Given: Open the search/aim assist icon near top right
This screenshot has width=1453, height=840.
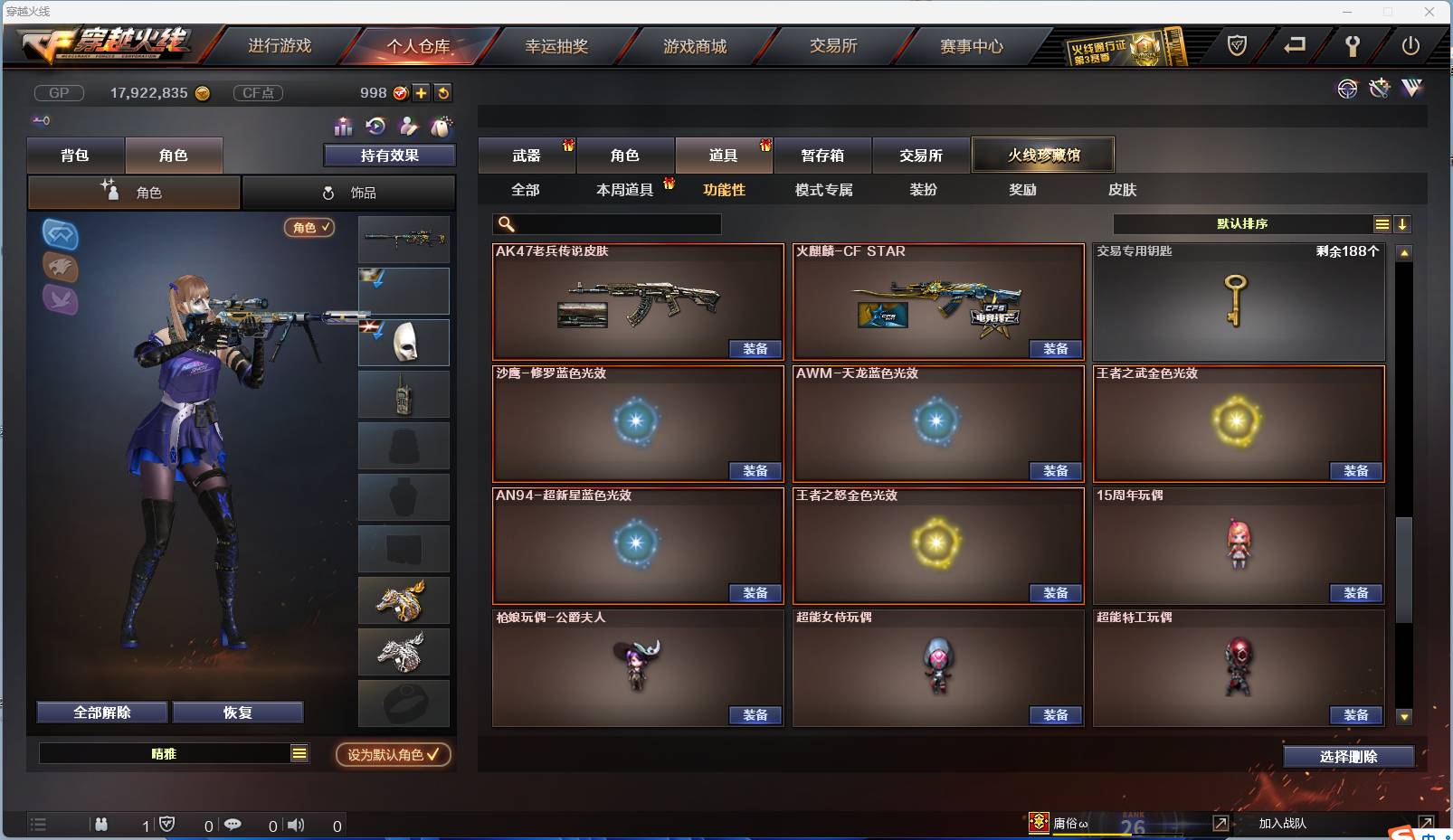Looking at the screenshot, I should 1347,89.
